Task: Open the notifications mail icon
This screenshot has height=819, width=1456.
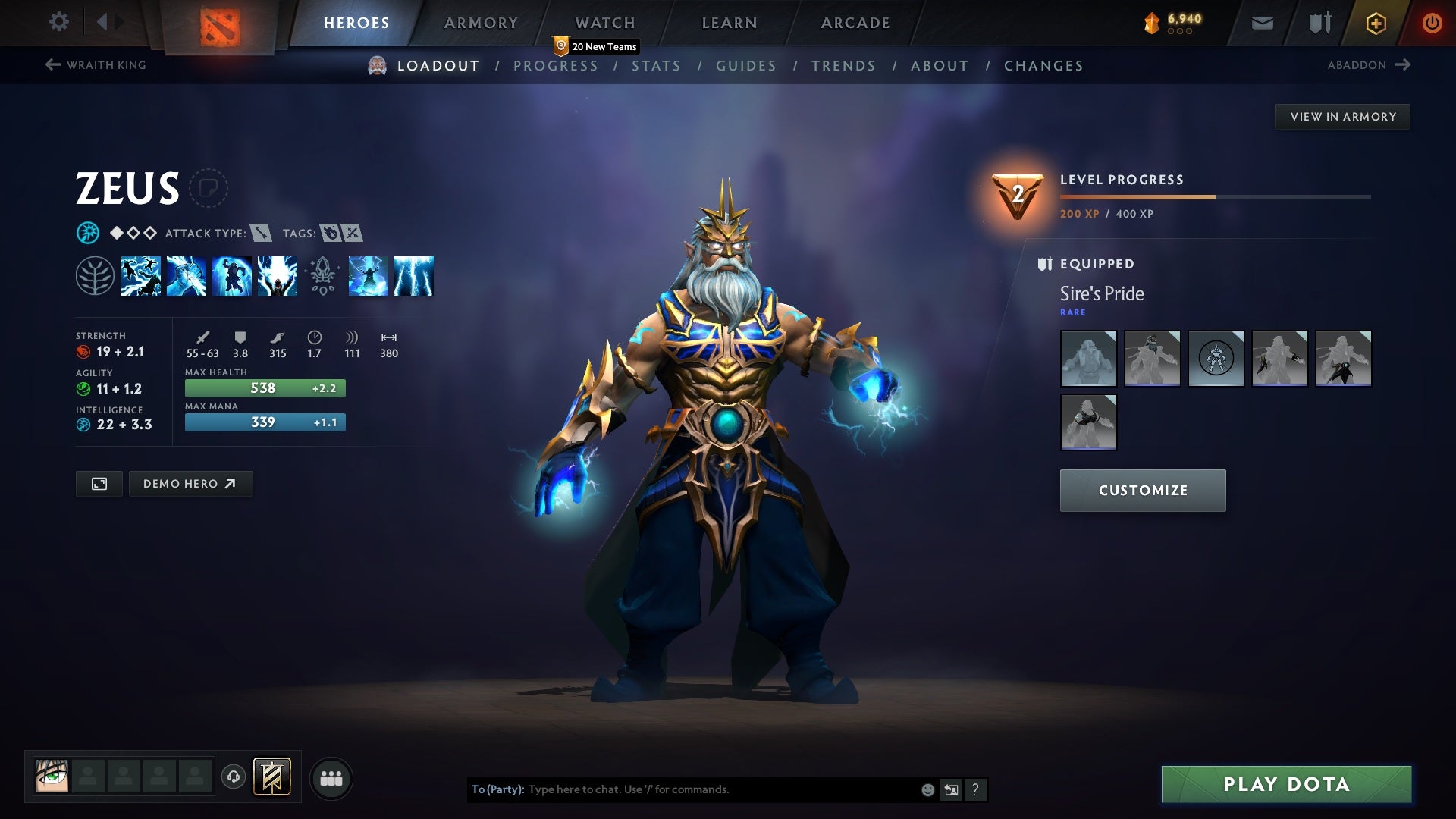Action: tap(1261, 23)
